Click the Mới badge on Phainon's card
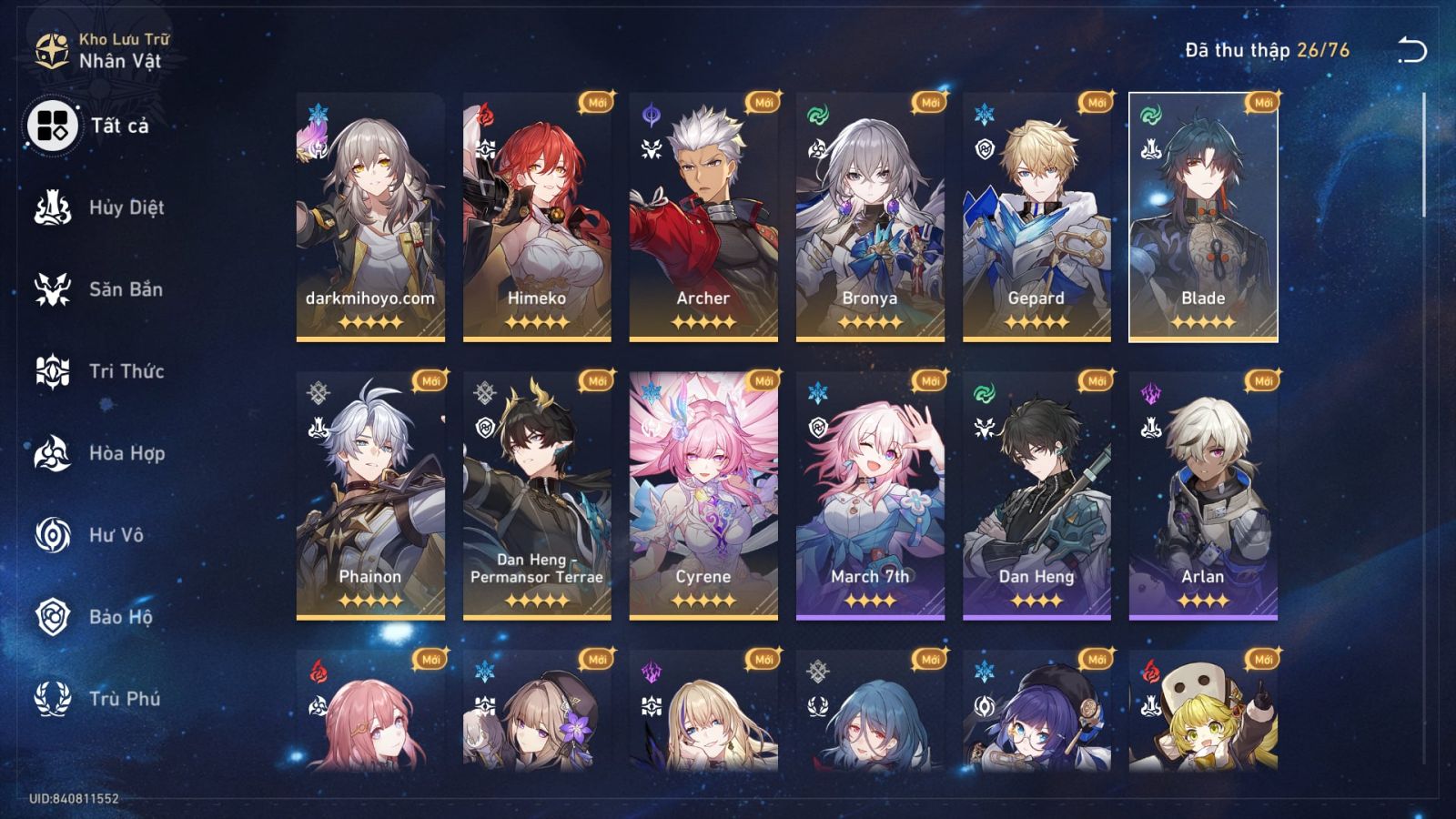Image resolution: width=1456 pixels, height=819 pixels. pos(430,381)
